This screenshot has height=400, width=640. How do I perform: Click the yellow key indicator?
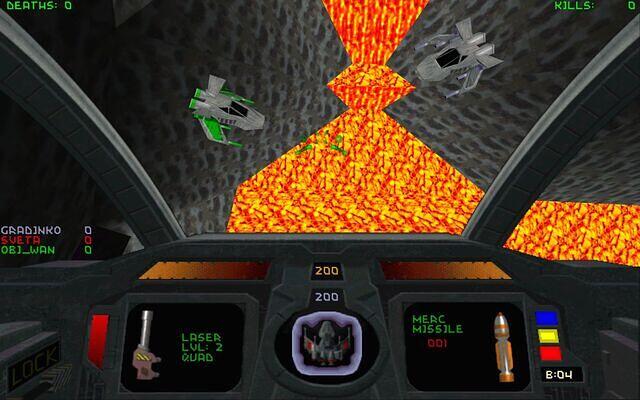pyautogui.click(x=547, y=336)
